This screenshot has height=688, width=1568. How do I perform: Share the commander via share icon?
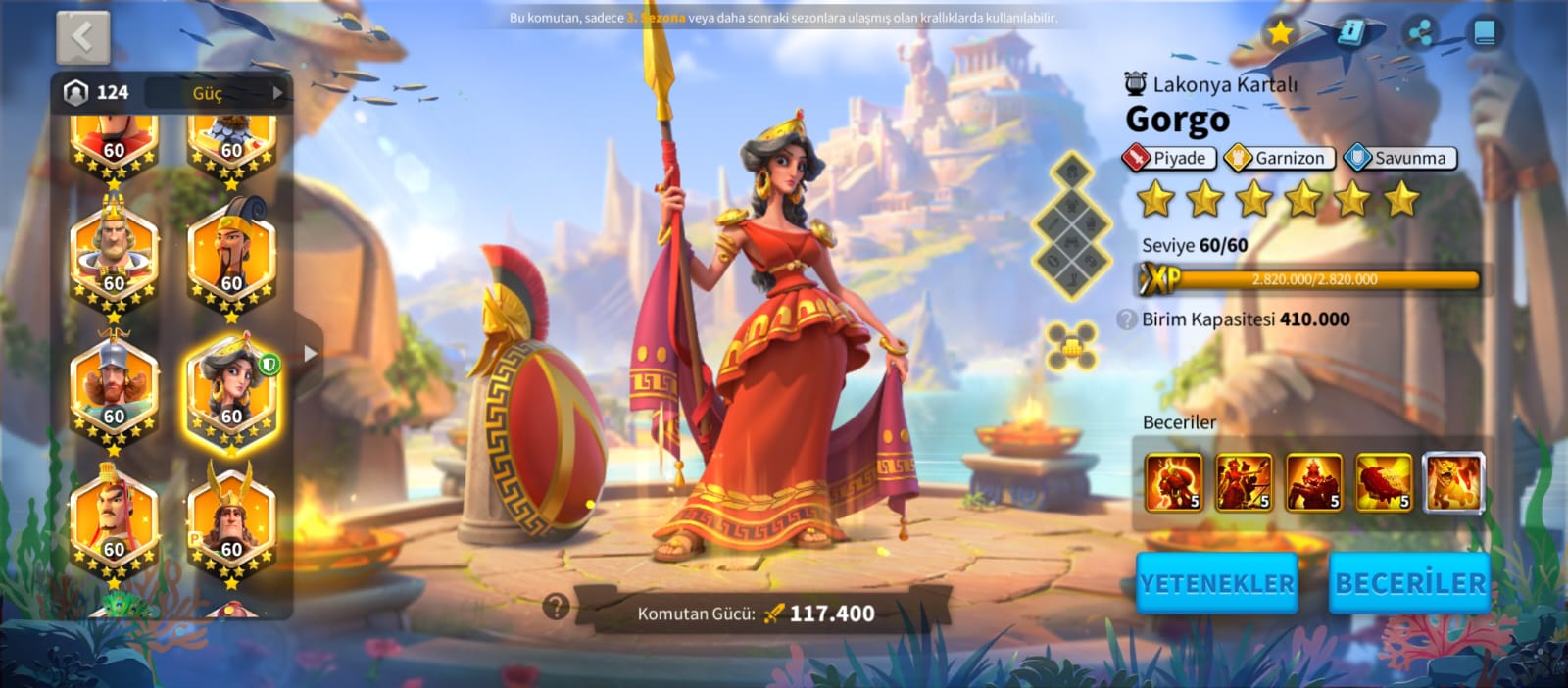pyautogui.click(x=1419, y=33)
